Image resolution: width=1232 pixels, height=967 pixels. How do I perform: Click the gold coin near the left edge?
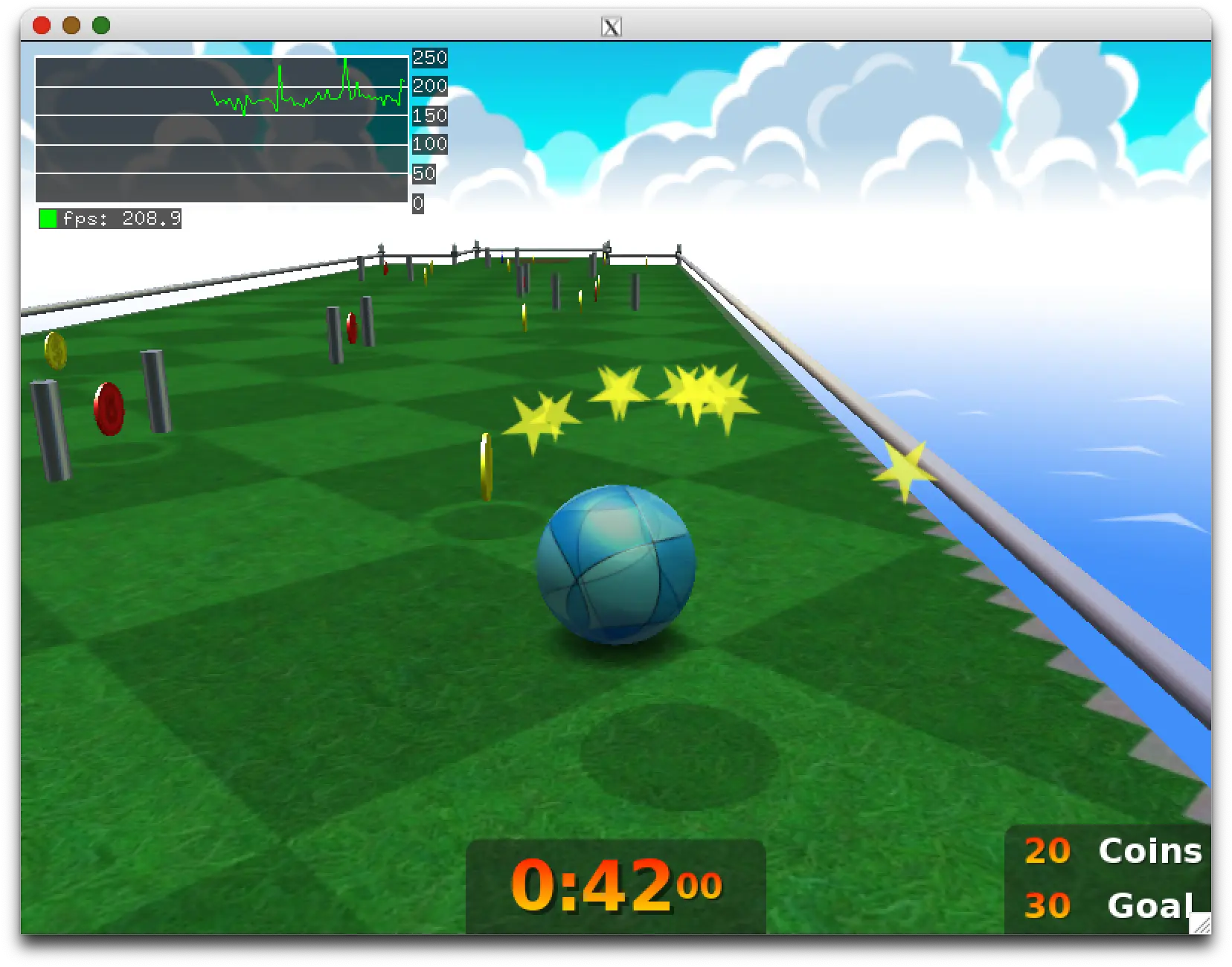pyautogui.click(x=55, y=351)
